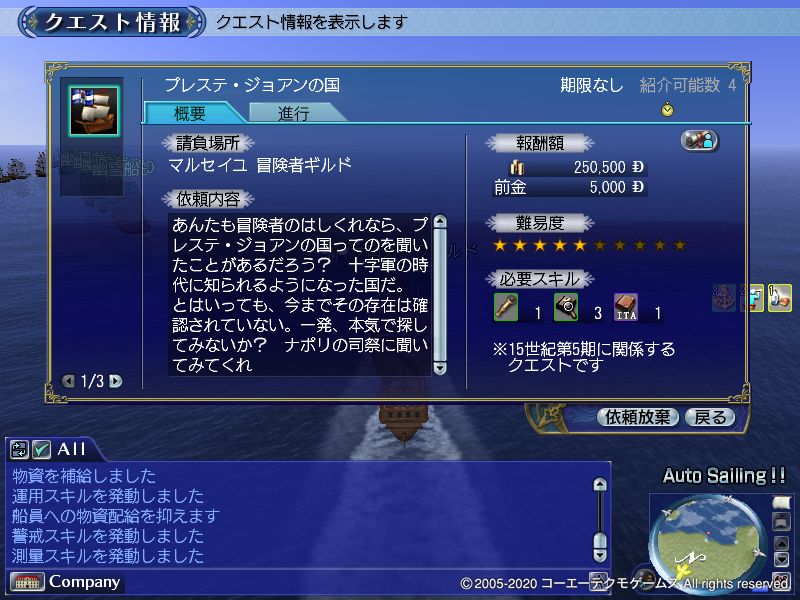Image resolution: width=800 pixels, height=600 pixels.
Task: Select the magnifying glass search skill icon
Action: 566,307
